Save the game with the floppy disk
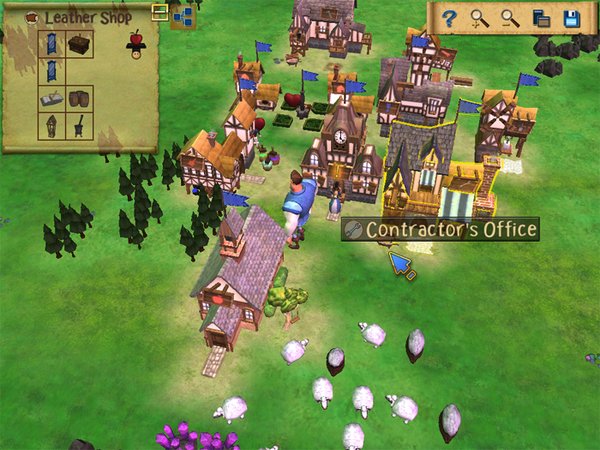 coord(572,18)
